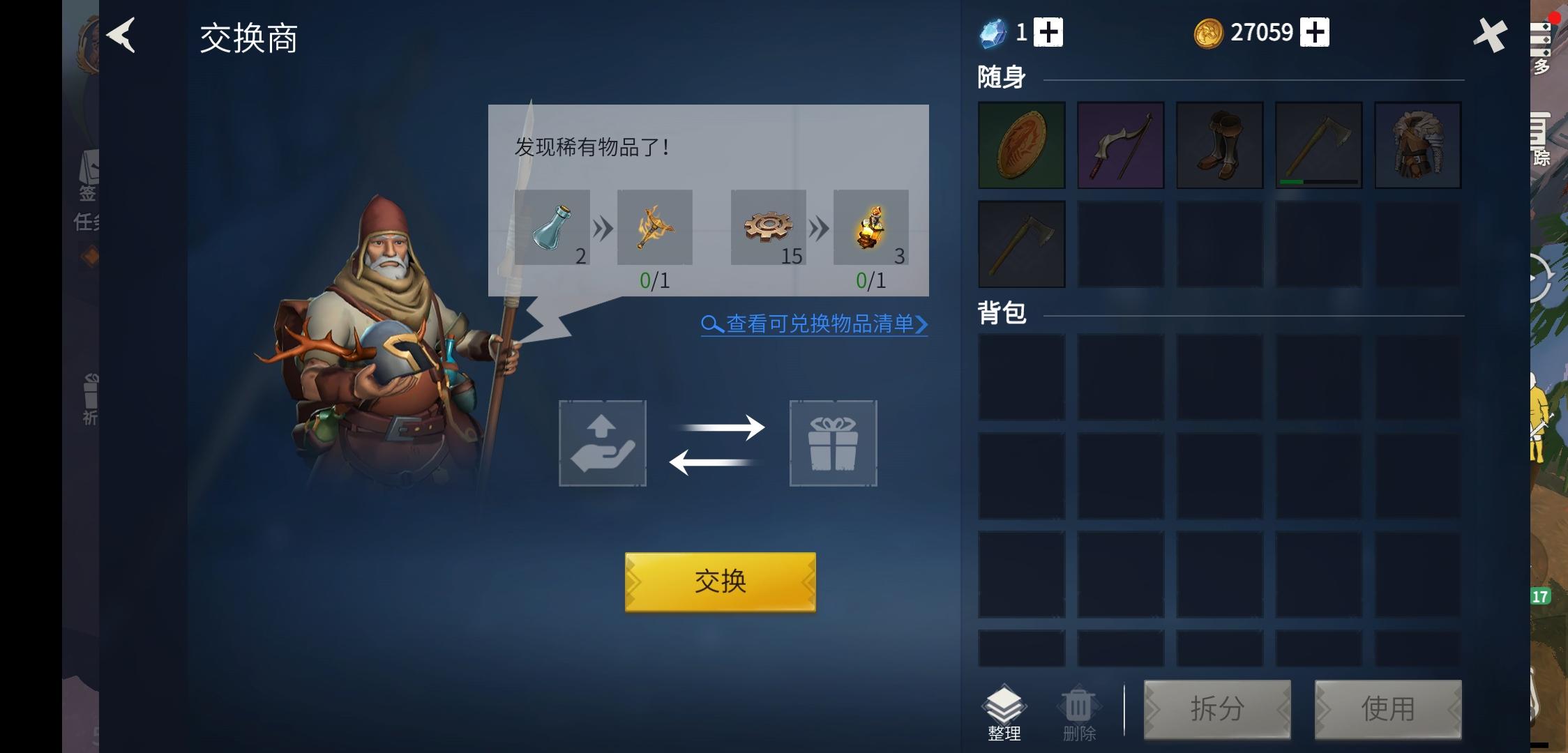The image size is (1568, 753).
Task: Select the leather boots in inventory
Action: [1220, 144]
